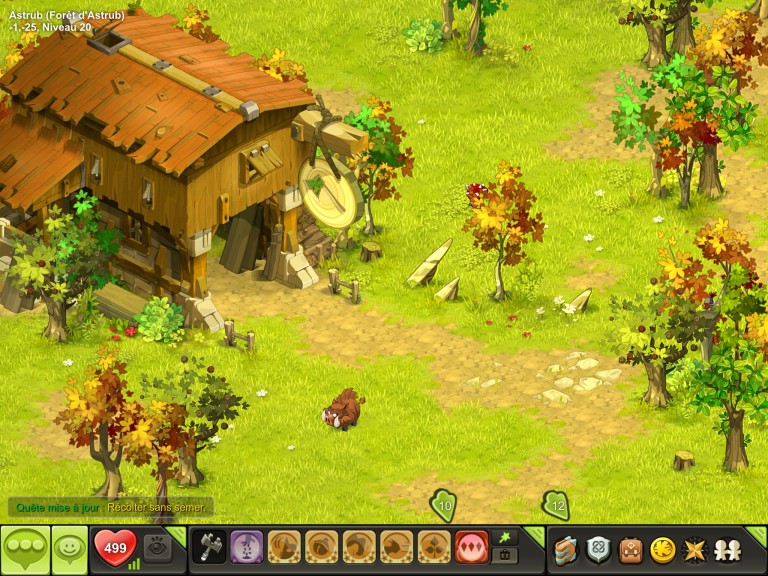Open the spellbook menu icon

(x=567, y=549)
